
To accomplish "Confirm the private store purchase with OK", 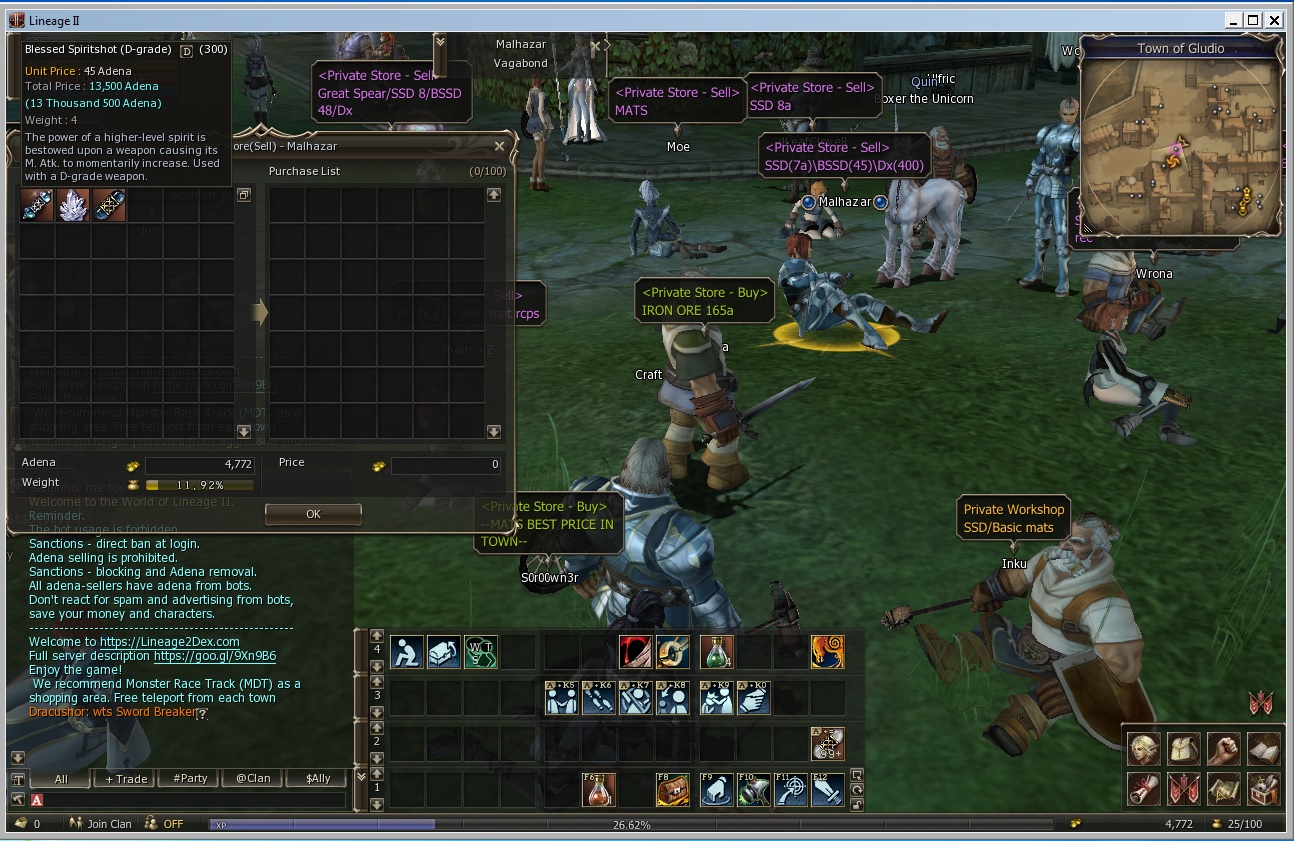I will (313, 514).
